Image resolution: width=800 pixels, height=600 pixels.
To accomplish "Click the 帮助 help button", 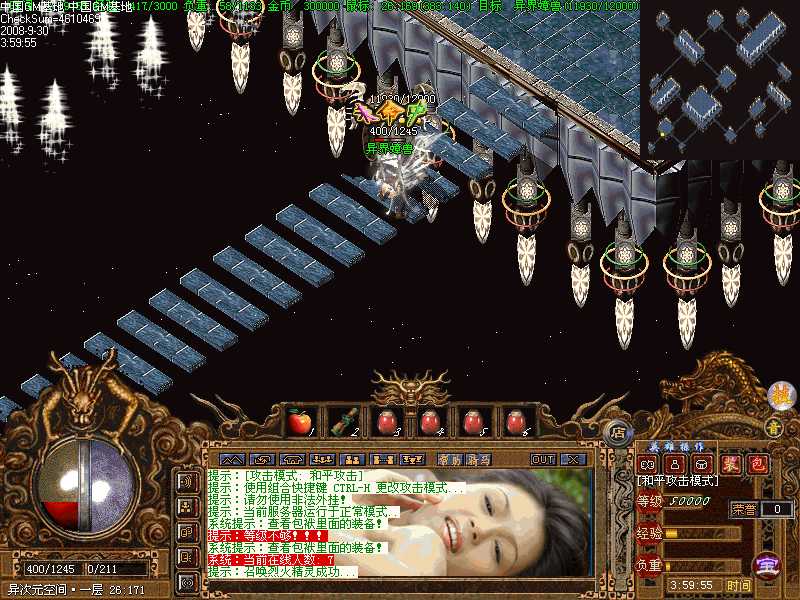I will pyautogui.click(x=450, y=459).
